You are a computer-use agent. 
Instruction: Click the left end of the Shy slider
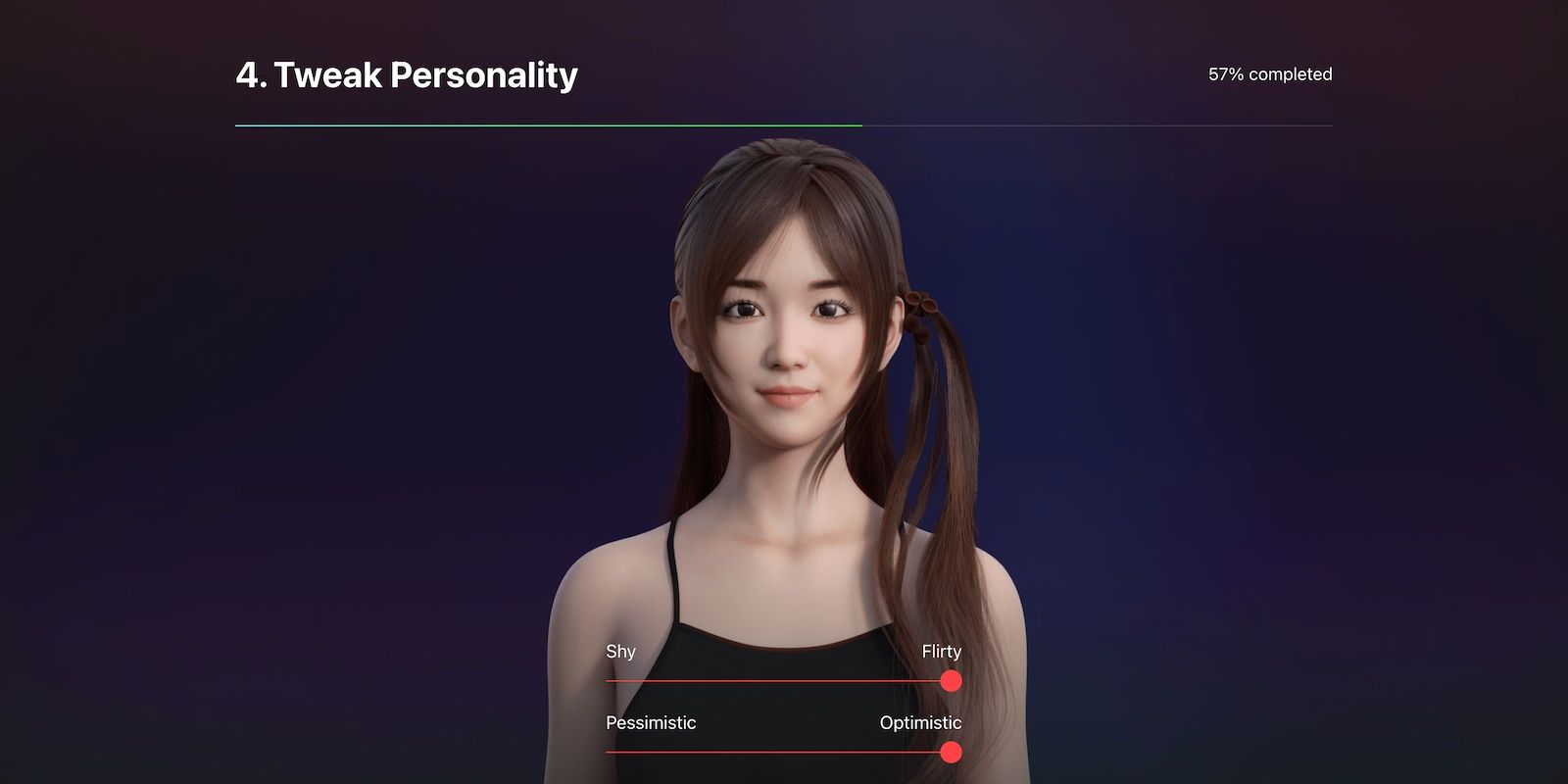coord(610,681)
